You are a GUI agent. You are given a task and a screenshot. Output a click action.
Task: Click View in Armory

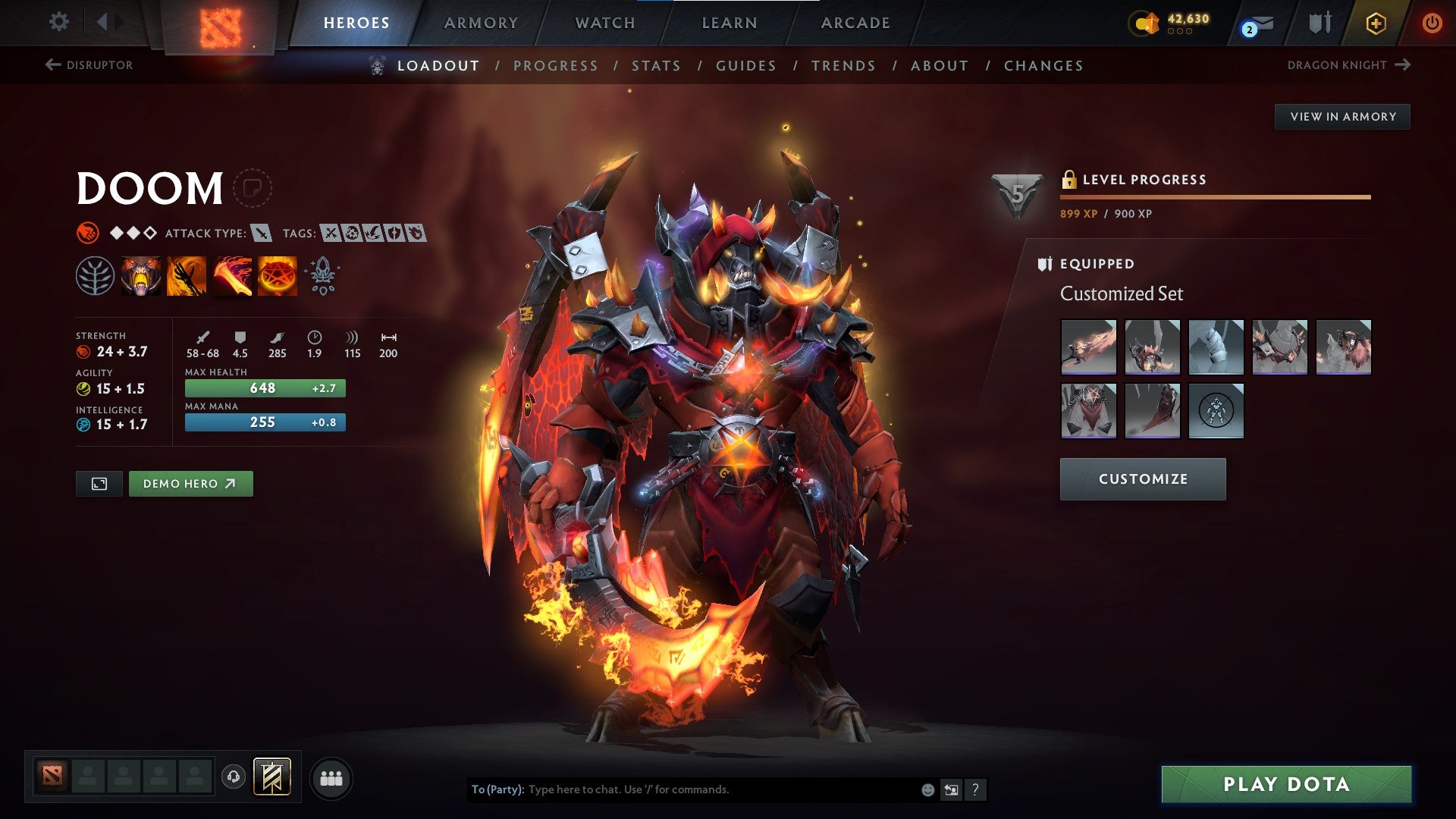1343,116
